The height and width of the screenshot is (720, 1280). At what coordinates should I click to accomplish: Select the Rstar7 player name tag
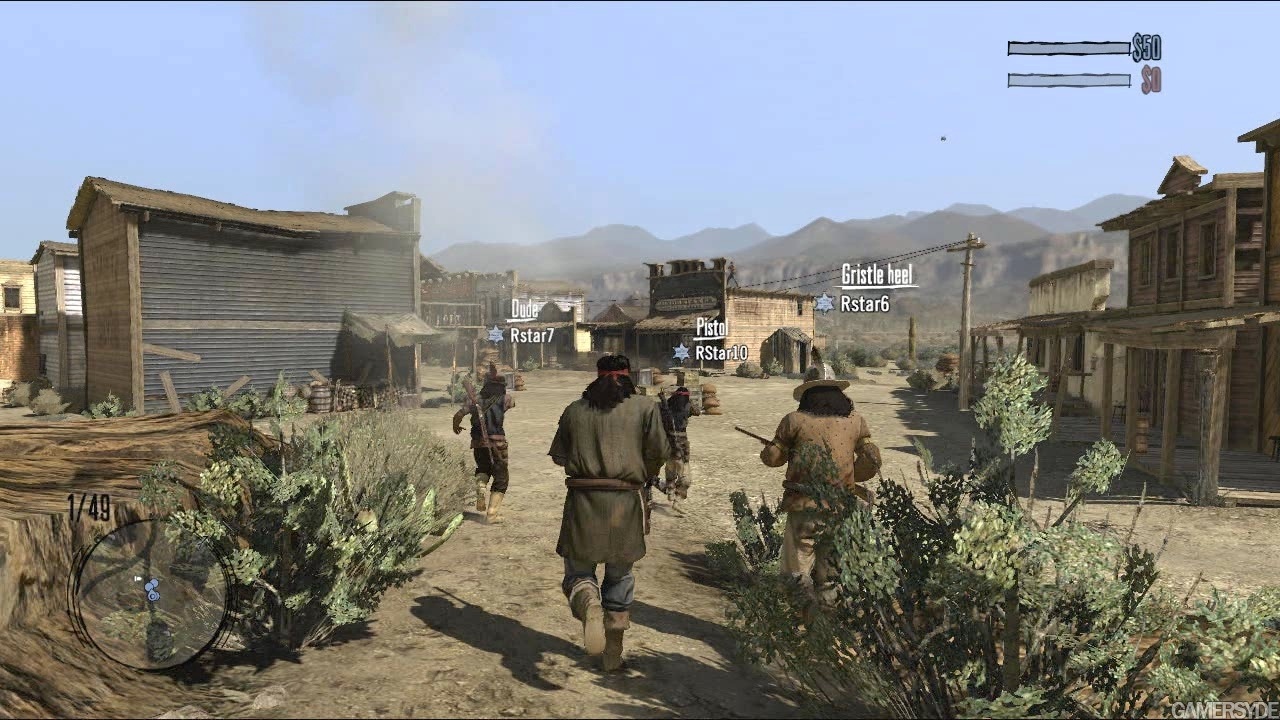(531, 336)
